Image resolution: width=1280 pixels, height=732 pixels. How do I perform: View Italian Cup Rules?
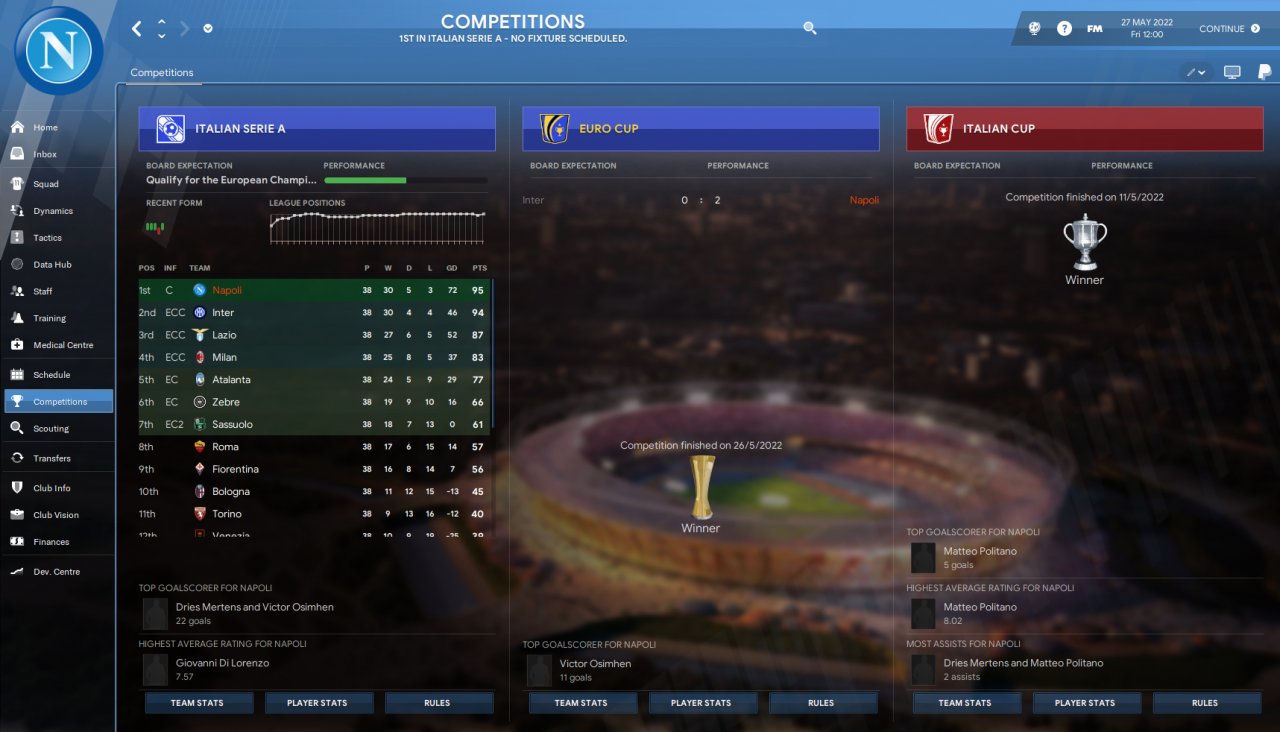point(1205,703)
